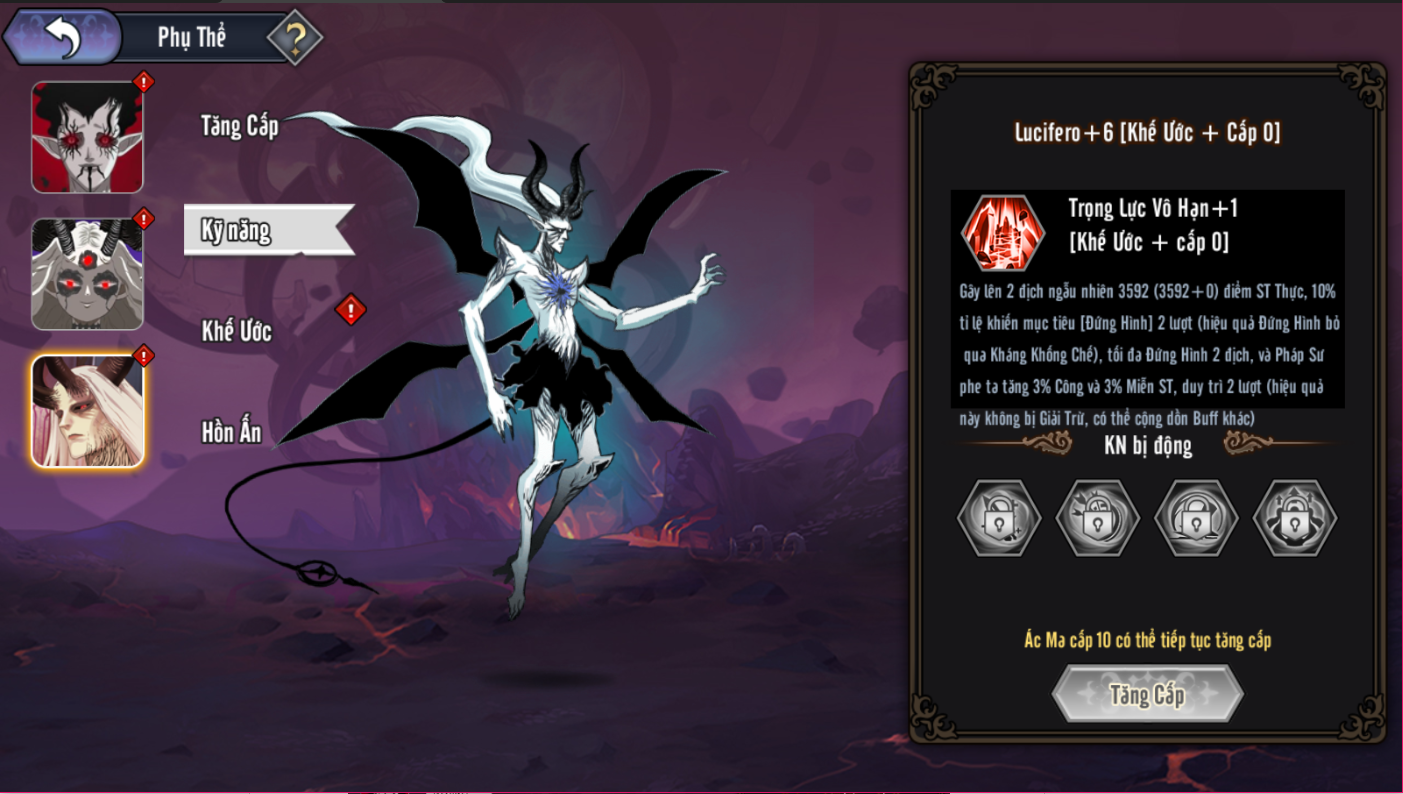The height and width of the screenshot is (794, 1403).
Task: Switch to the Khế Ước tab
Action: point(237,332)
